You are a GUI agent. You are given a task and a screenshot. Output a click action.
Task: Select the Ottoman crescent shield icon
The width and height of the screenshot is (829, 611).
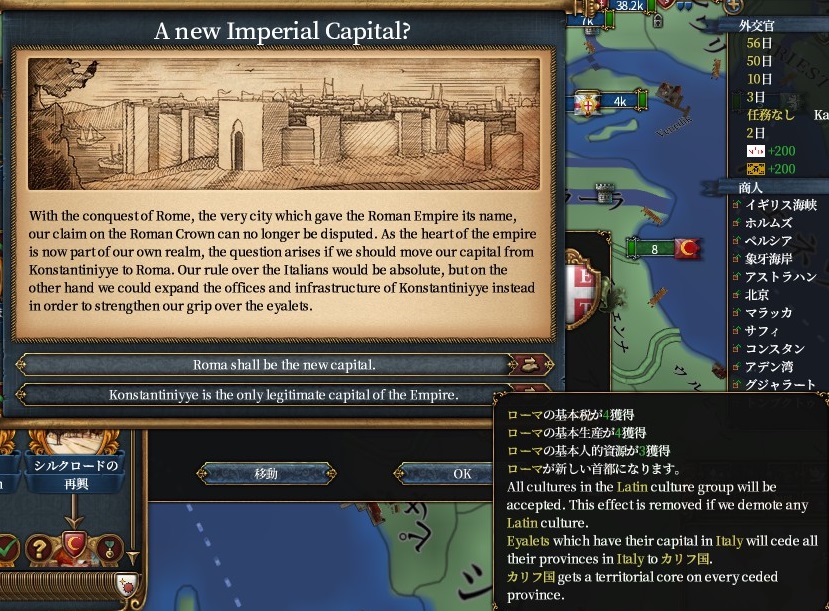pyautogui.click(x=74, y=547)
